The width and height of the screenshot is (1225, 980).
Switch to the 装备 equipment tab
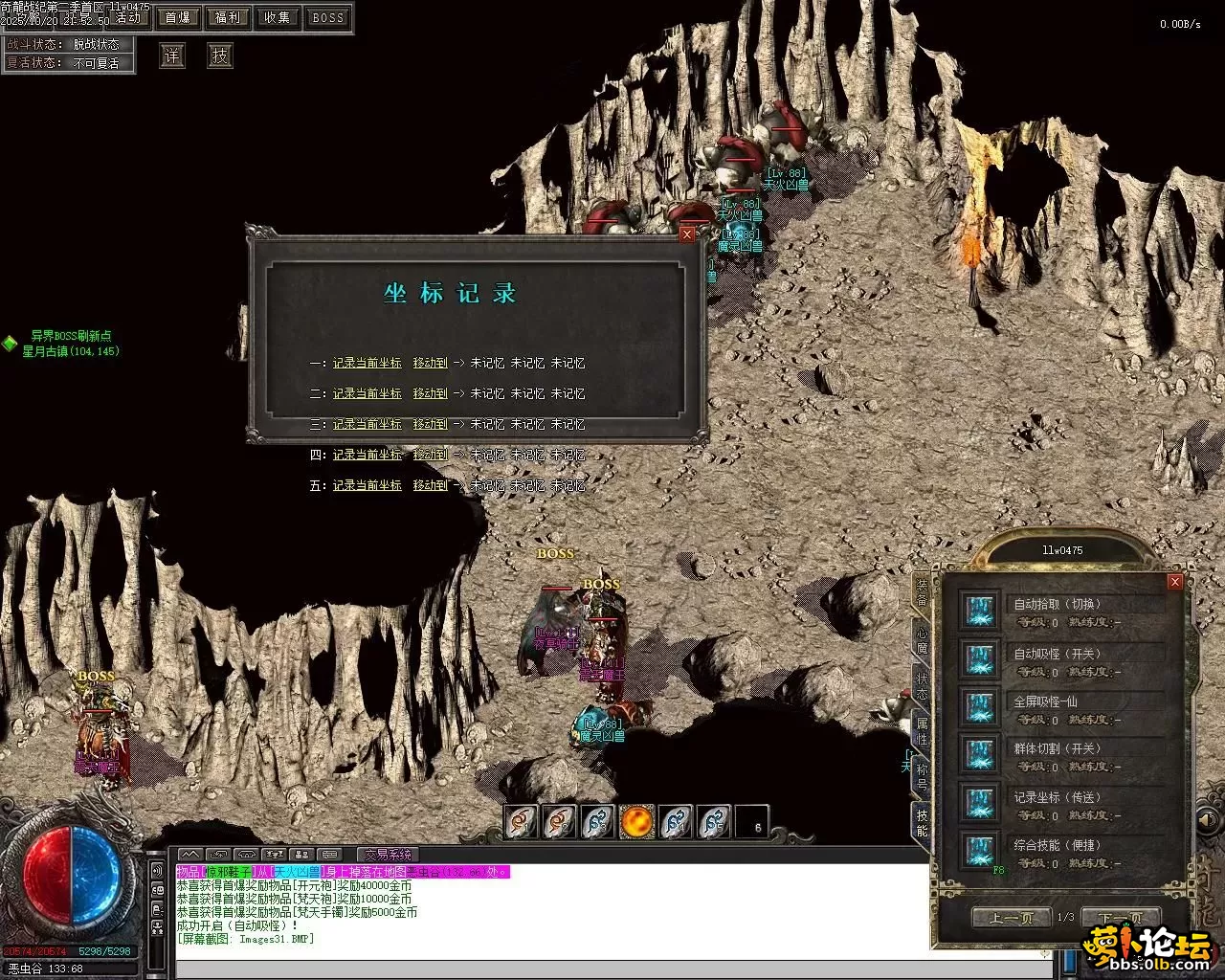[922, 591]
